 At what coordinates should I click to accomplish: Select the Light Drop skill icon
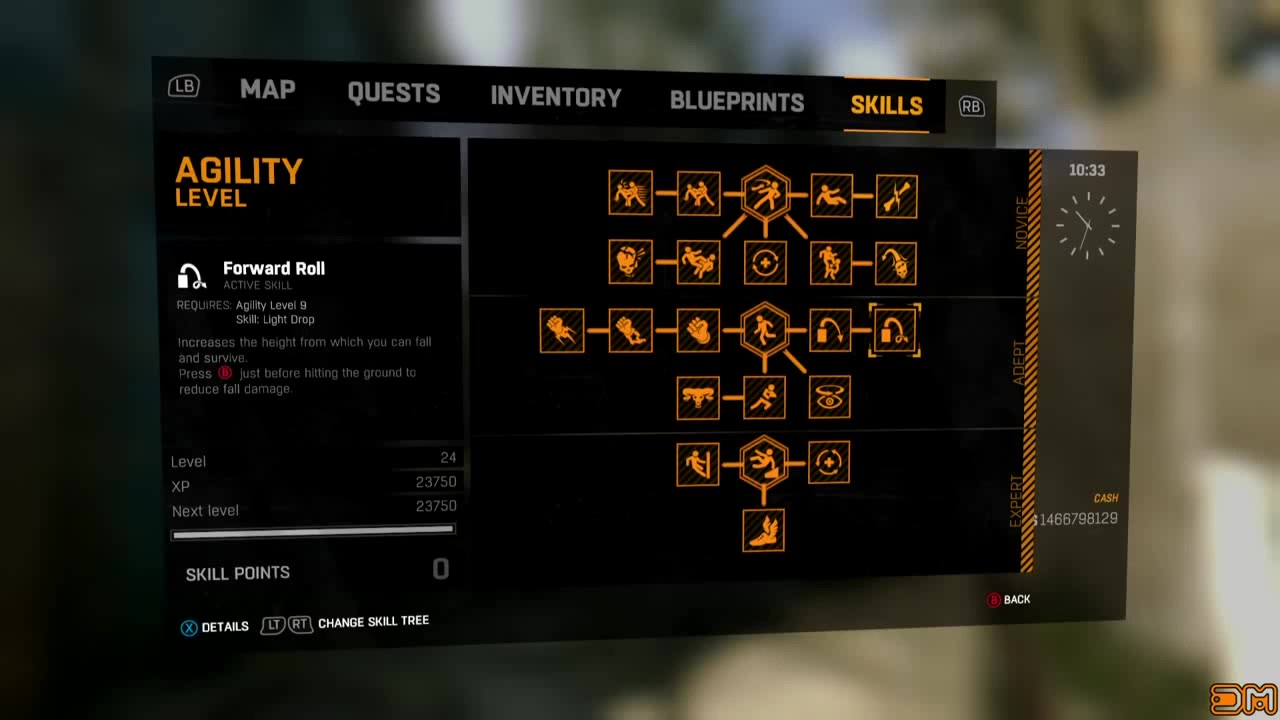(829, 330)
